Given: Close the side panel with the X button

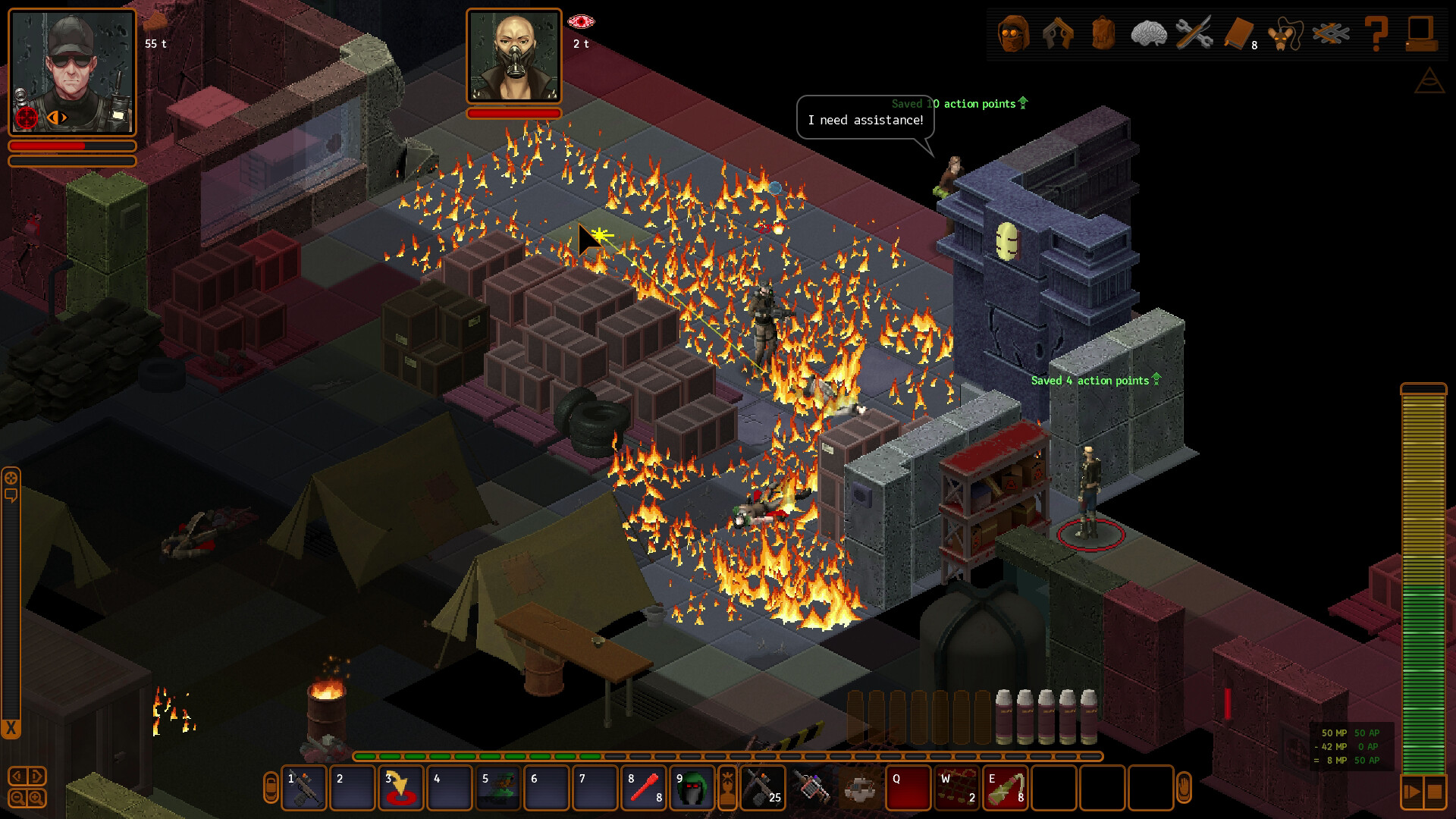Looking at the screenshot, I should 11,729.
